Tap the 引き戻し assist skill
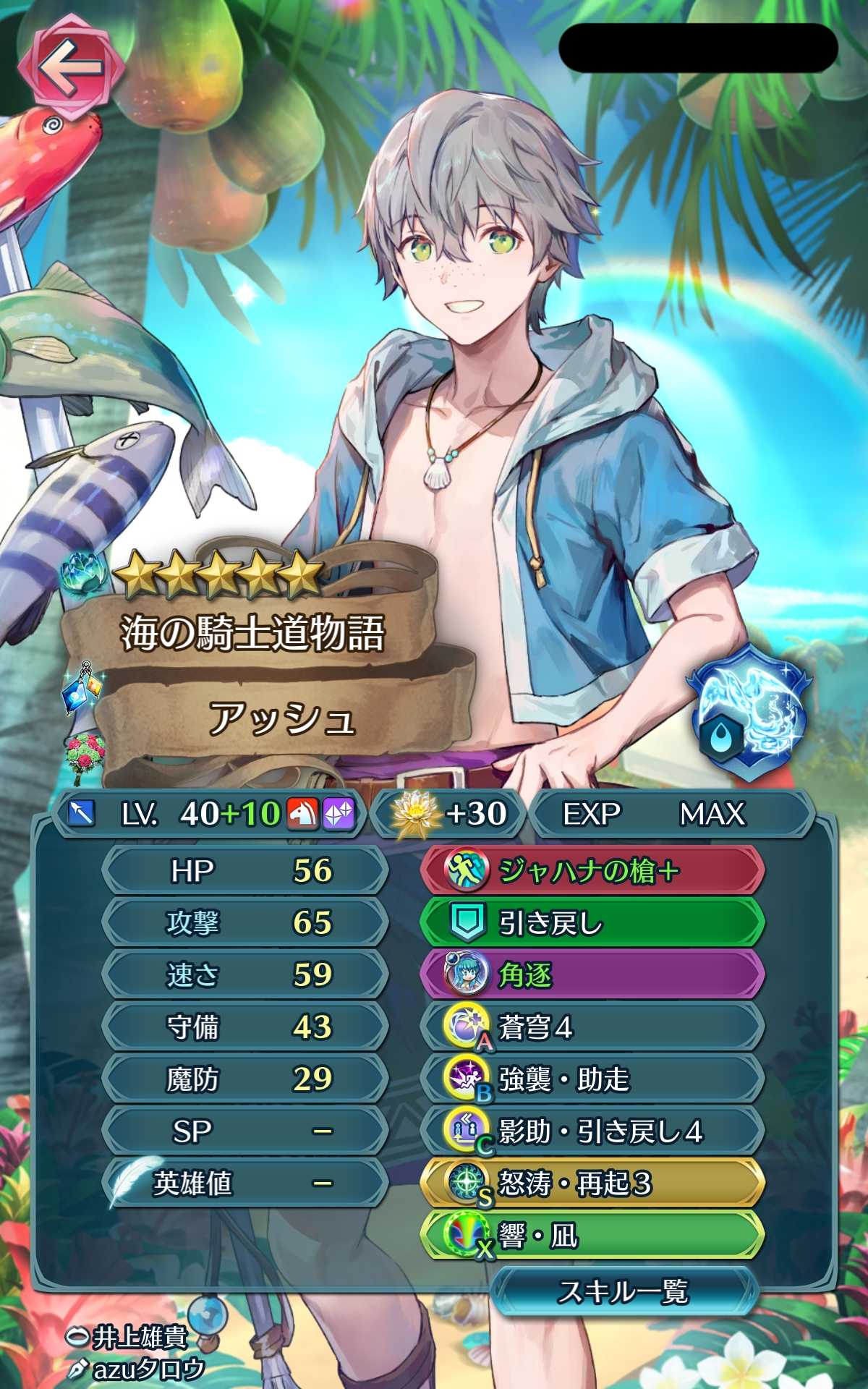This screenshot has height=1389, width=868. click(591, 922)
